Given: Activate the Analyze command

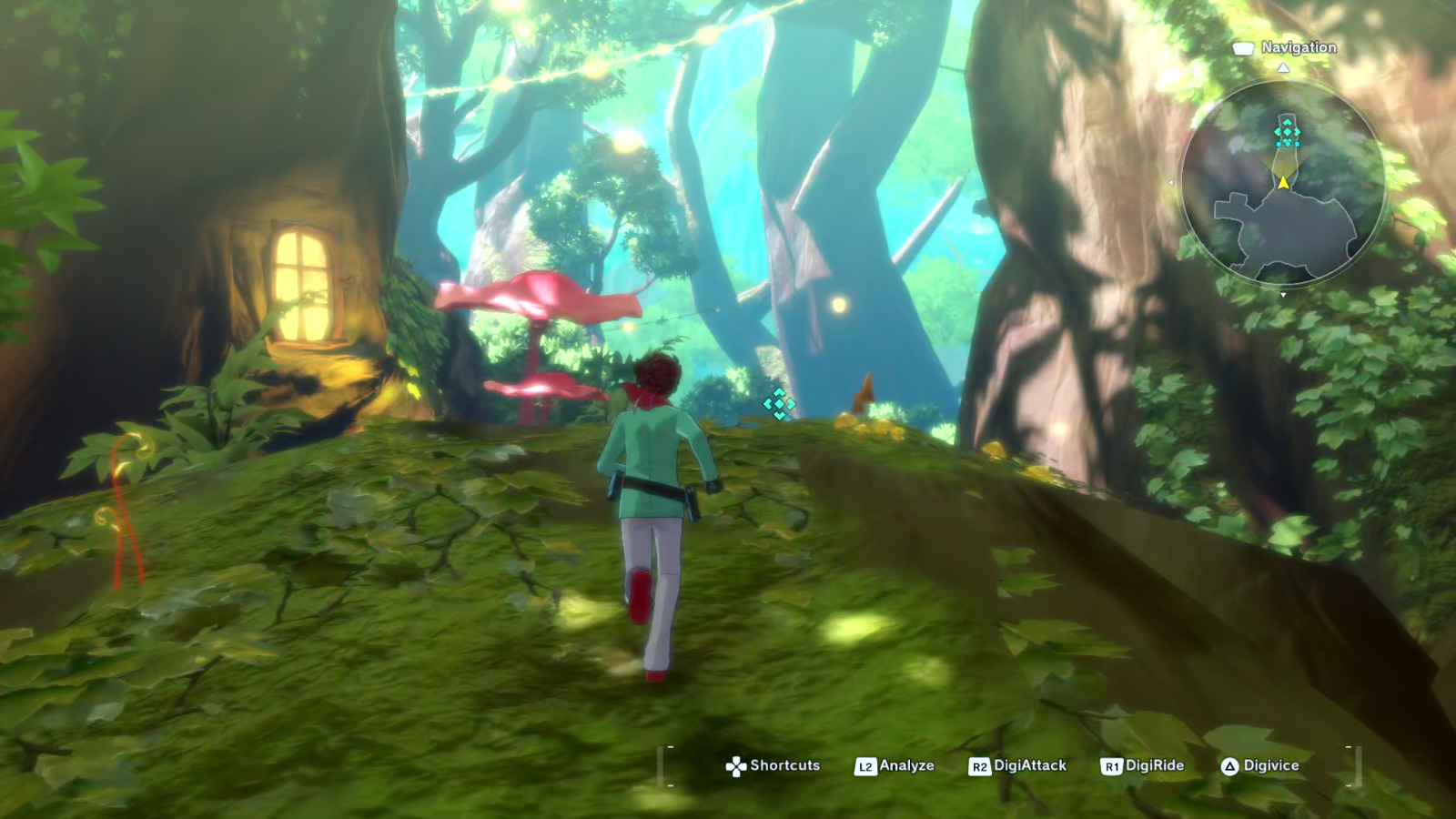Looking at the screenshot, I should tap(895, 766).
